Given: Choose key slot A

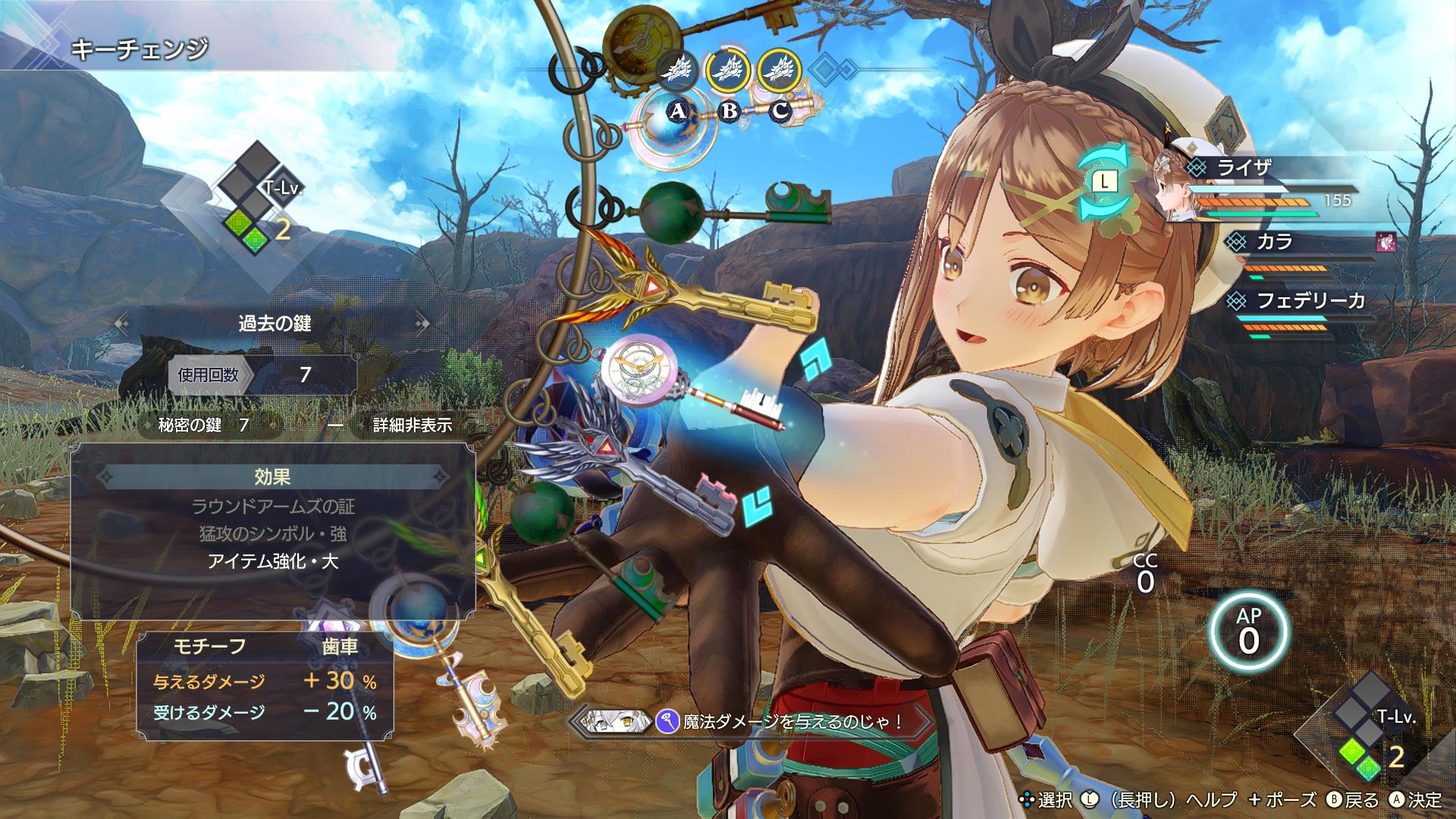Looking at the screenshot, I should point(677,112).
